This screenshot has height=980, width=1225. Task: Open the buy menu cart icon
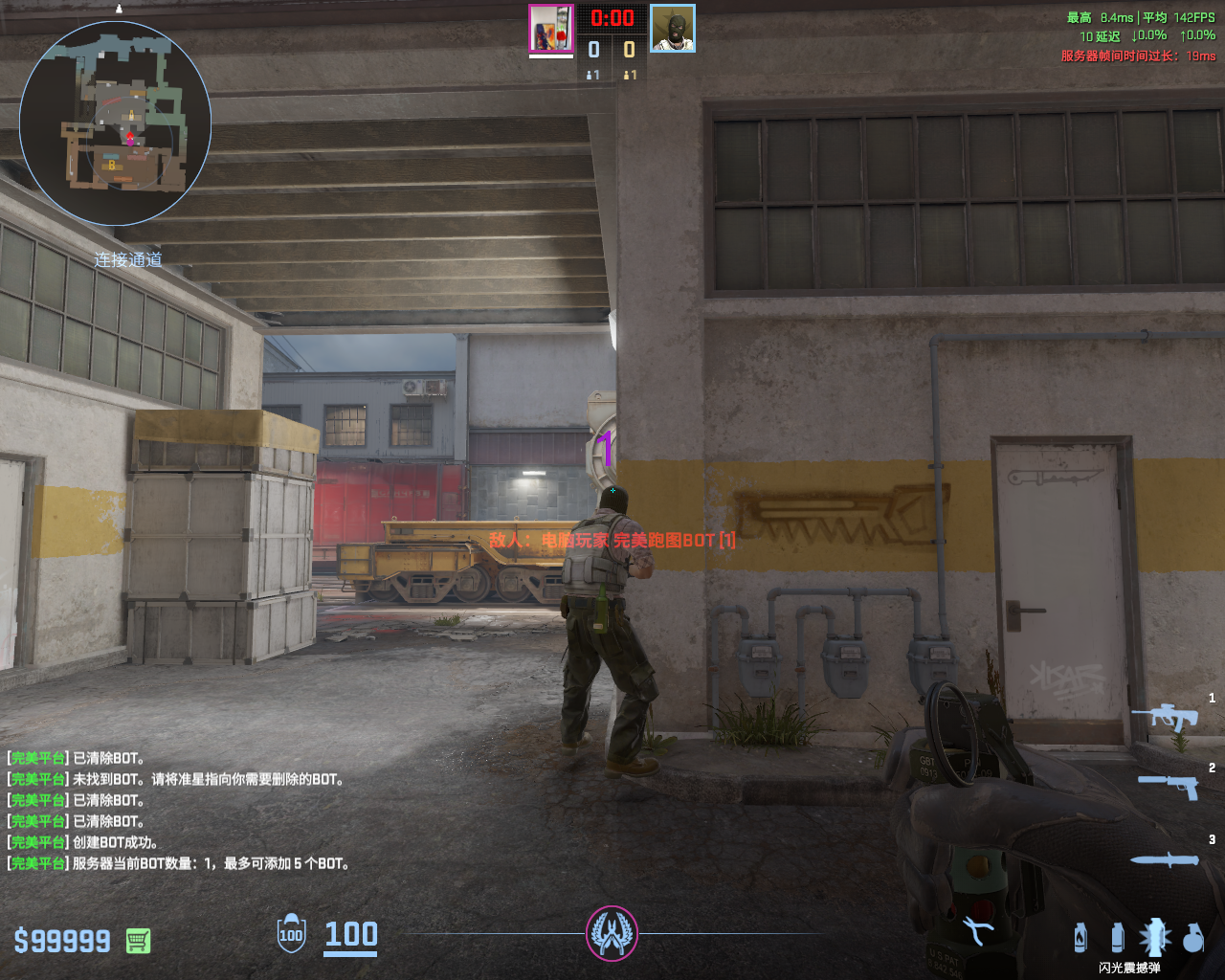tap(138, 941)
